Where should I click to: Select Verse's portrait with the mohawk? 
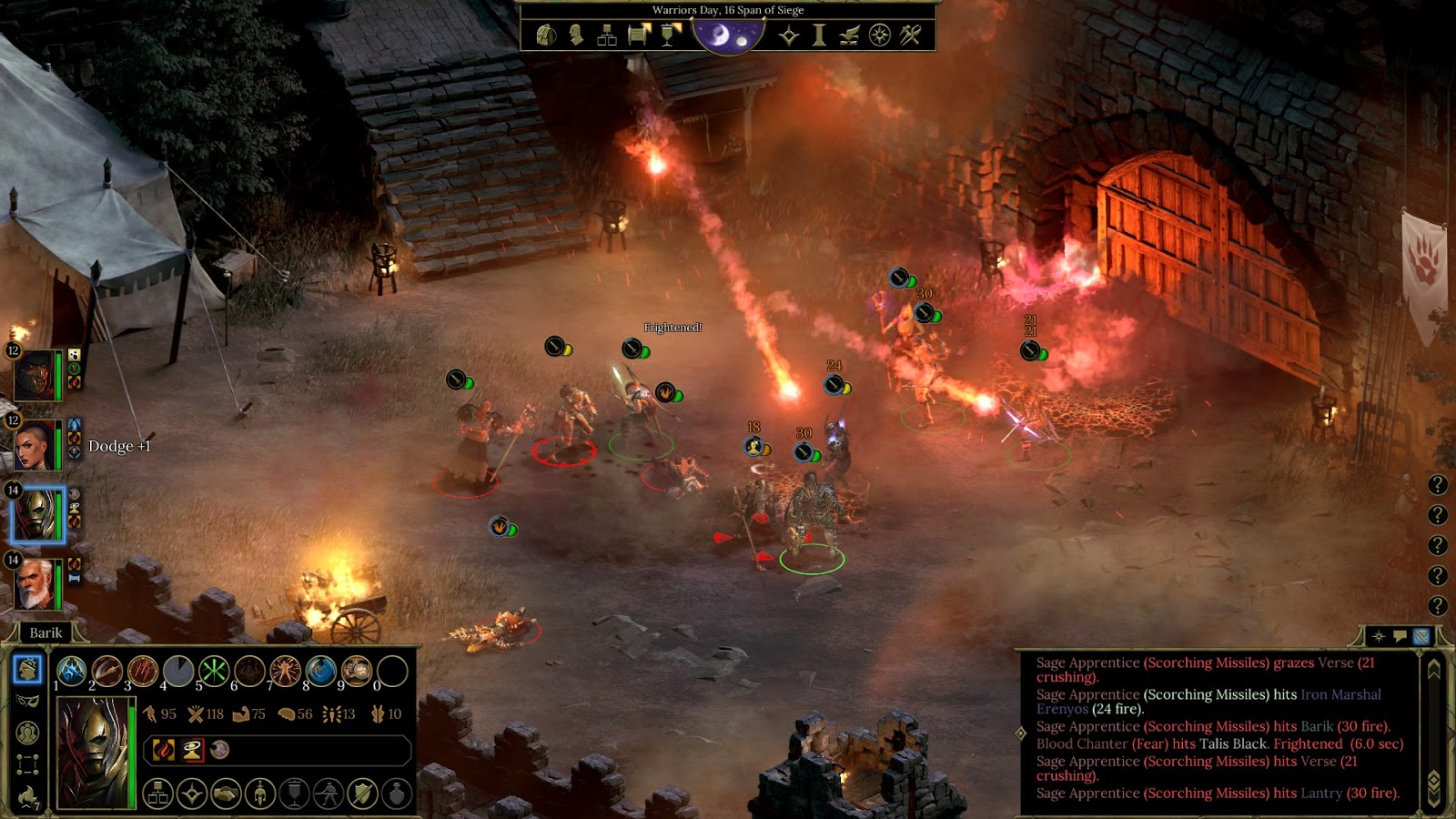tap(35, 445)
